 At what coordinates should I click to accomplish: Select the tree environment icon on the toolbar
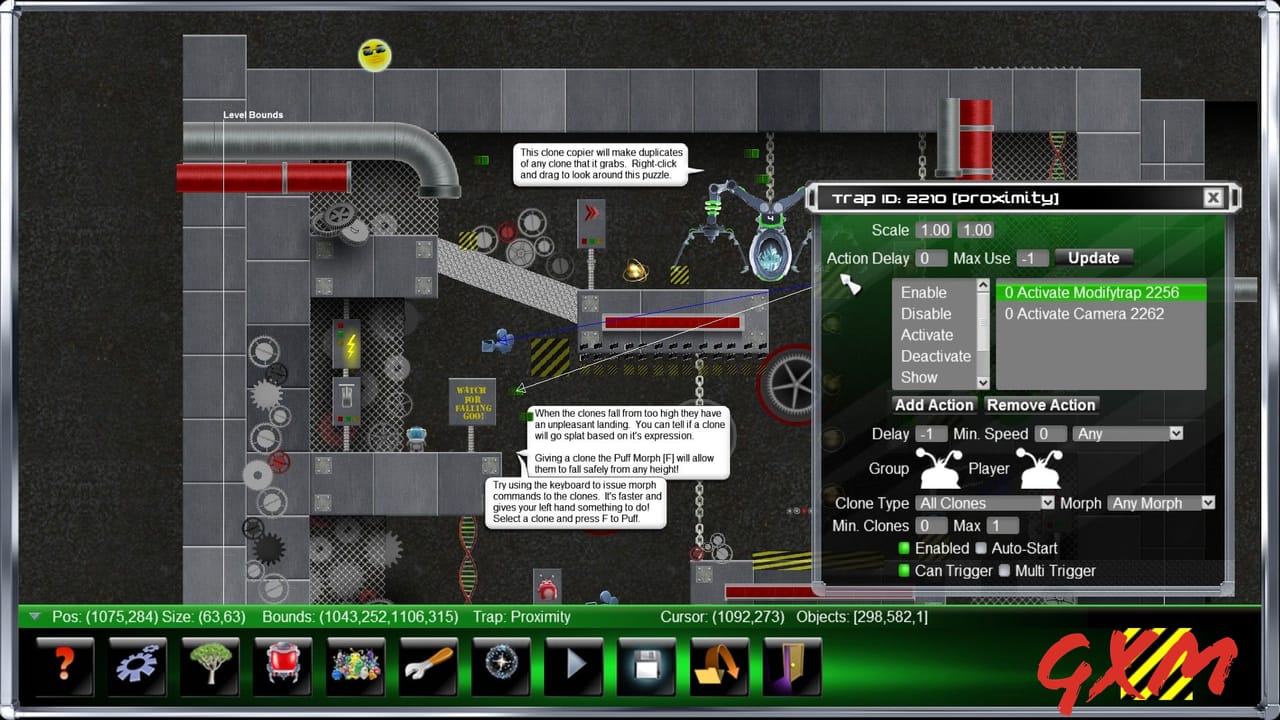coord(210,665)
